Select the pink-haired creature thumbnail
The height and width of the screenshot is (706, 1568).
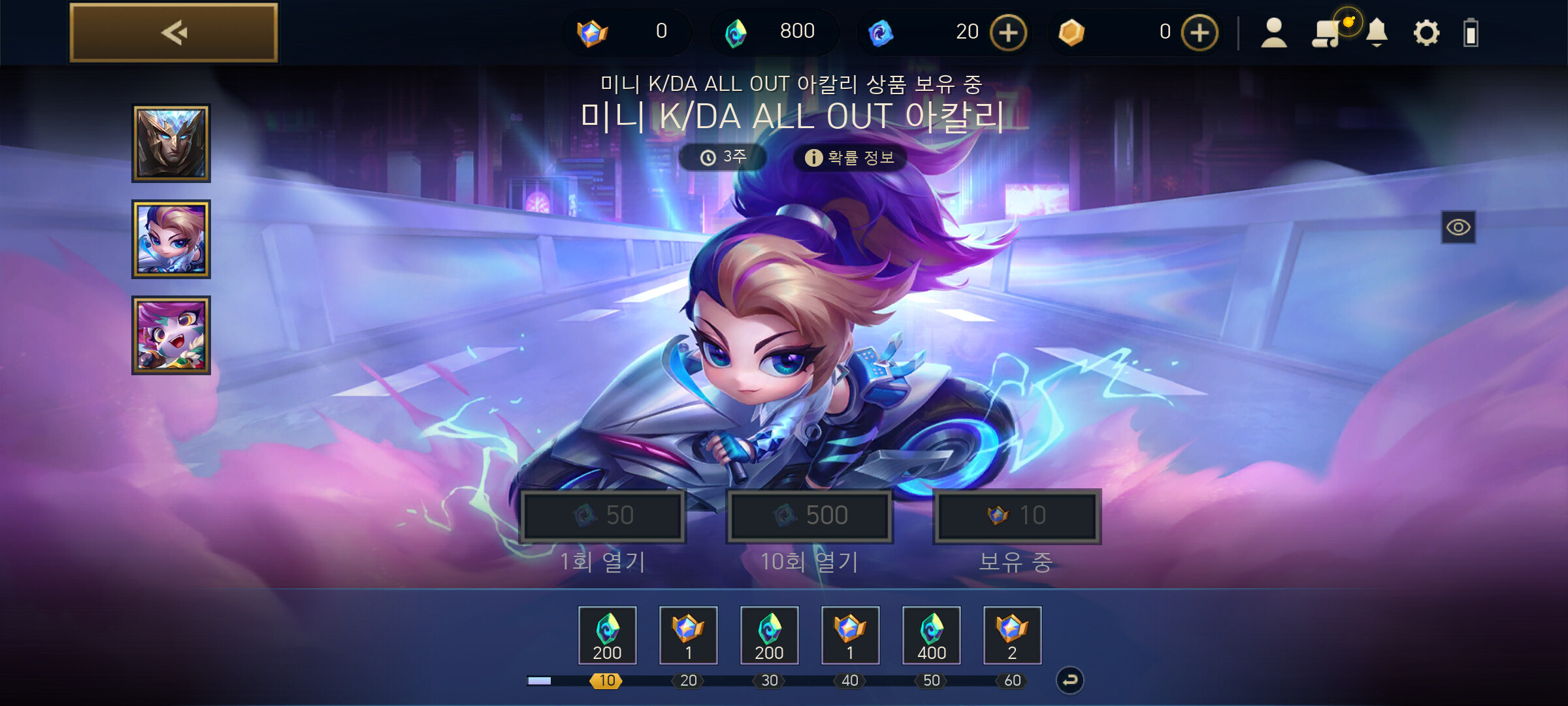click(171, 335)
